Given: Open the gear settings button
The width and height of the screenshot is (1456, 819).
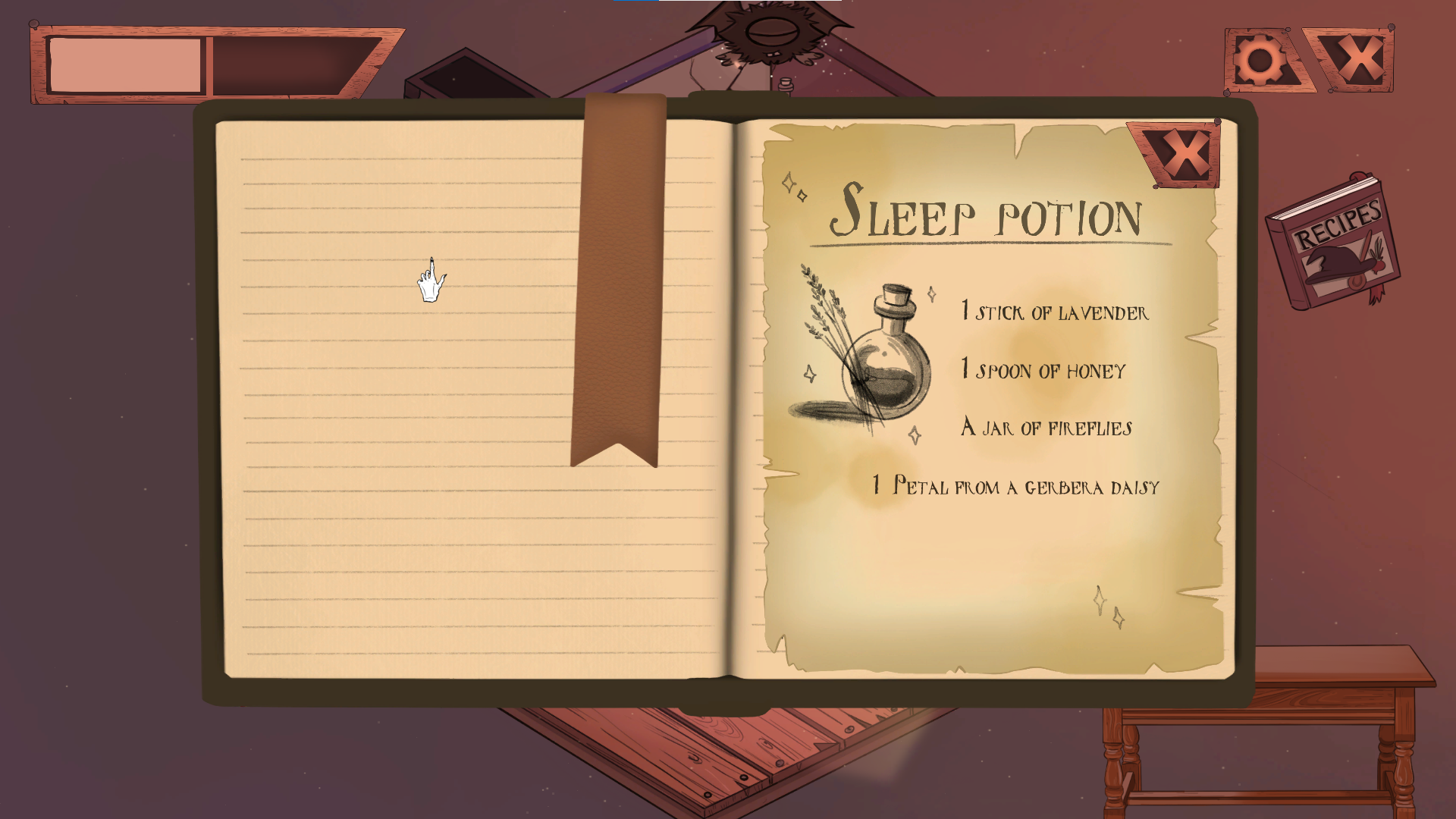Looking at the screenshot, I should (x=1262, y=61).
